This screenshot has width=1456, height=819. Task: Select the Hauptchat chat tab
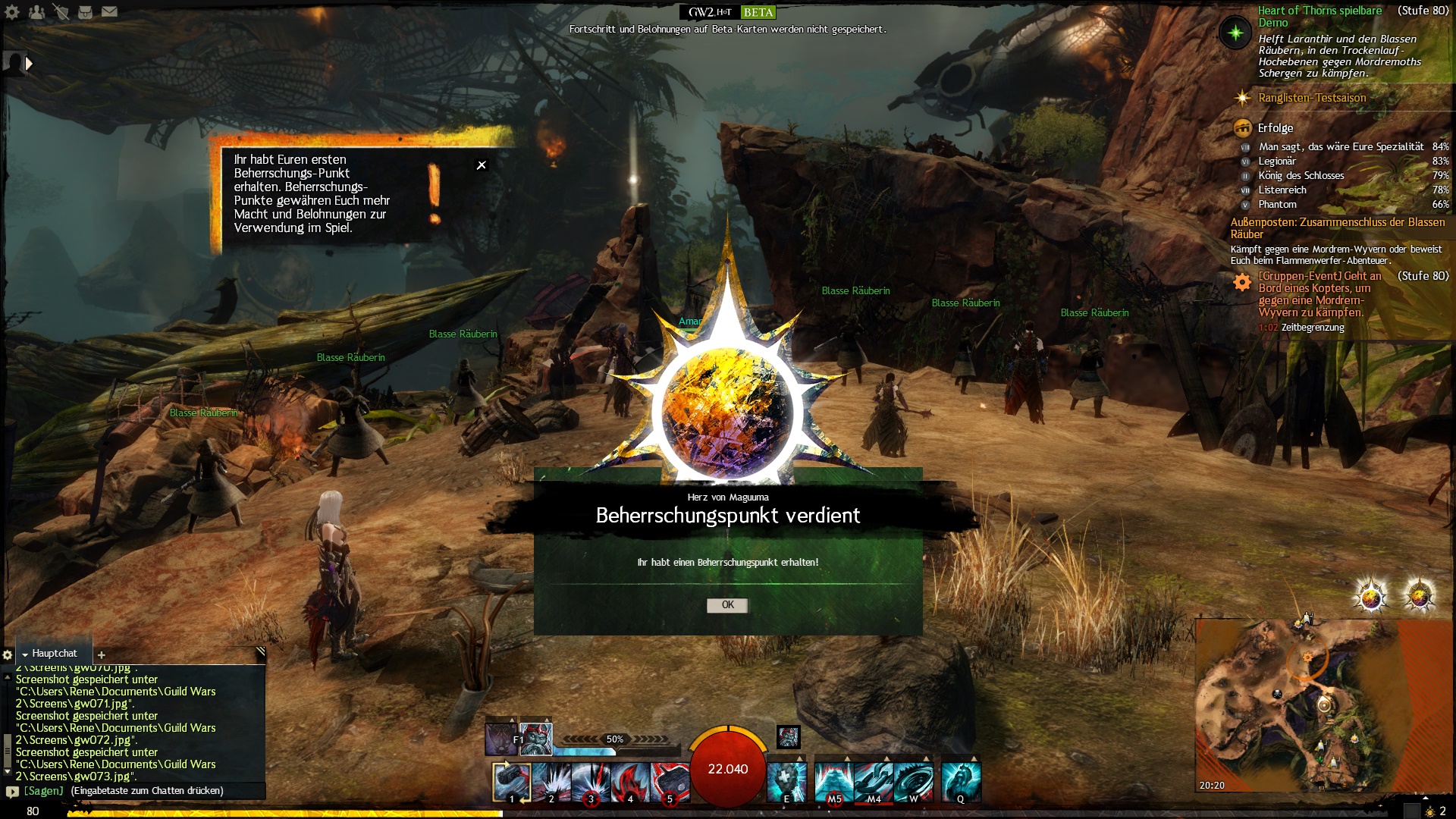(54, 654)
